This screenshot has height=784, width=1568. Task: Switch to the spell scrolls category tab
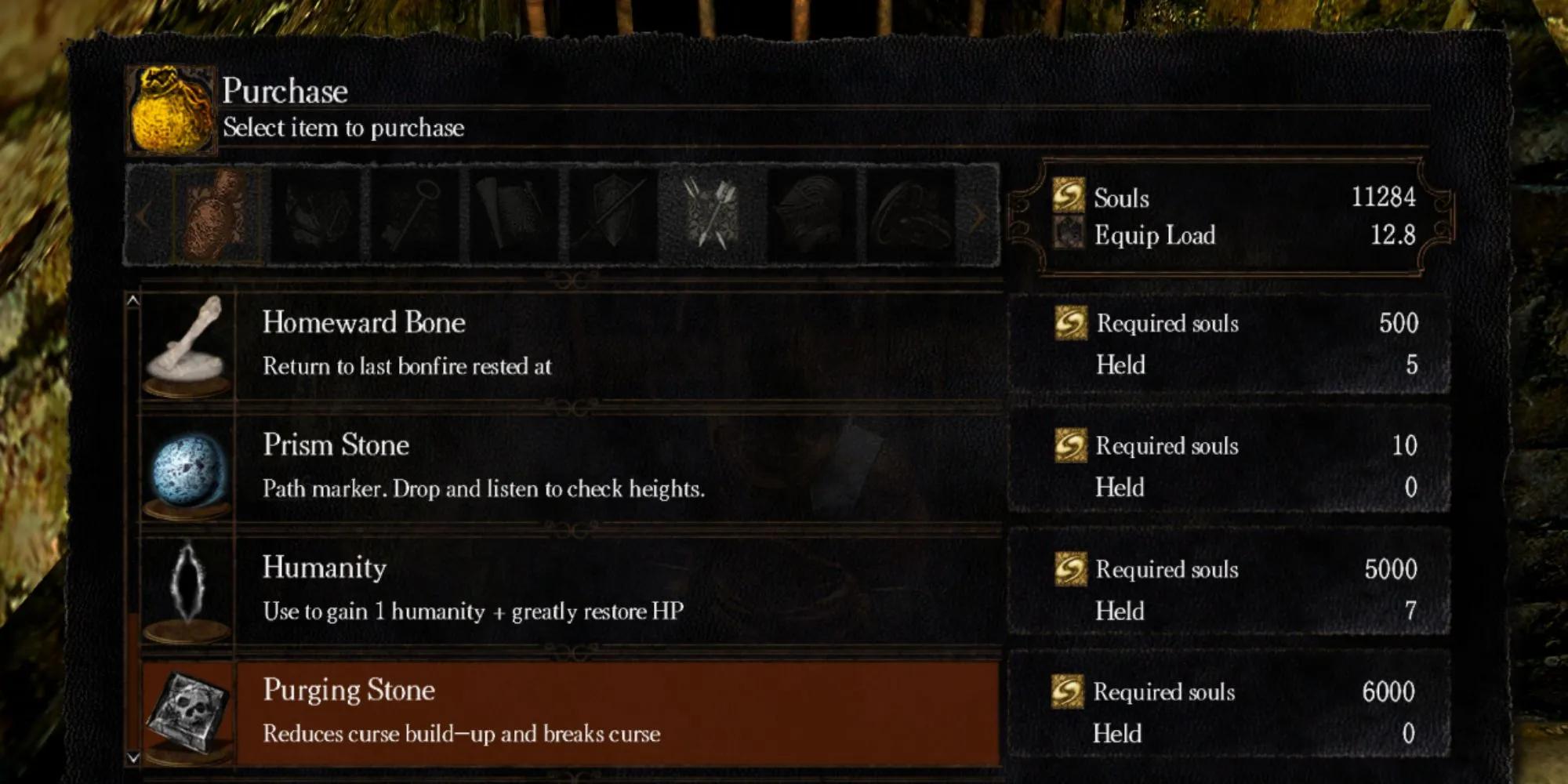coord(514,214)
